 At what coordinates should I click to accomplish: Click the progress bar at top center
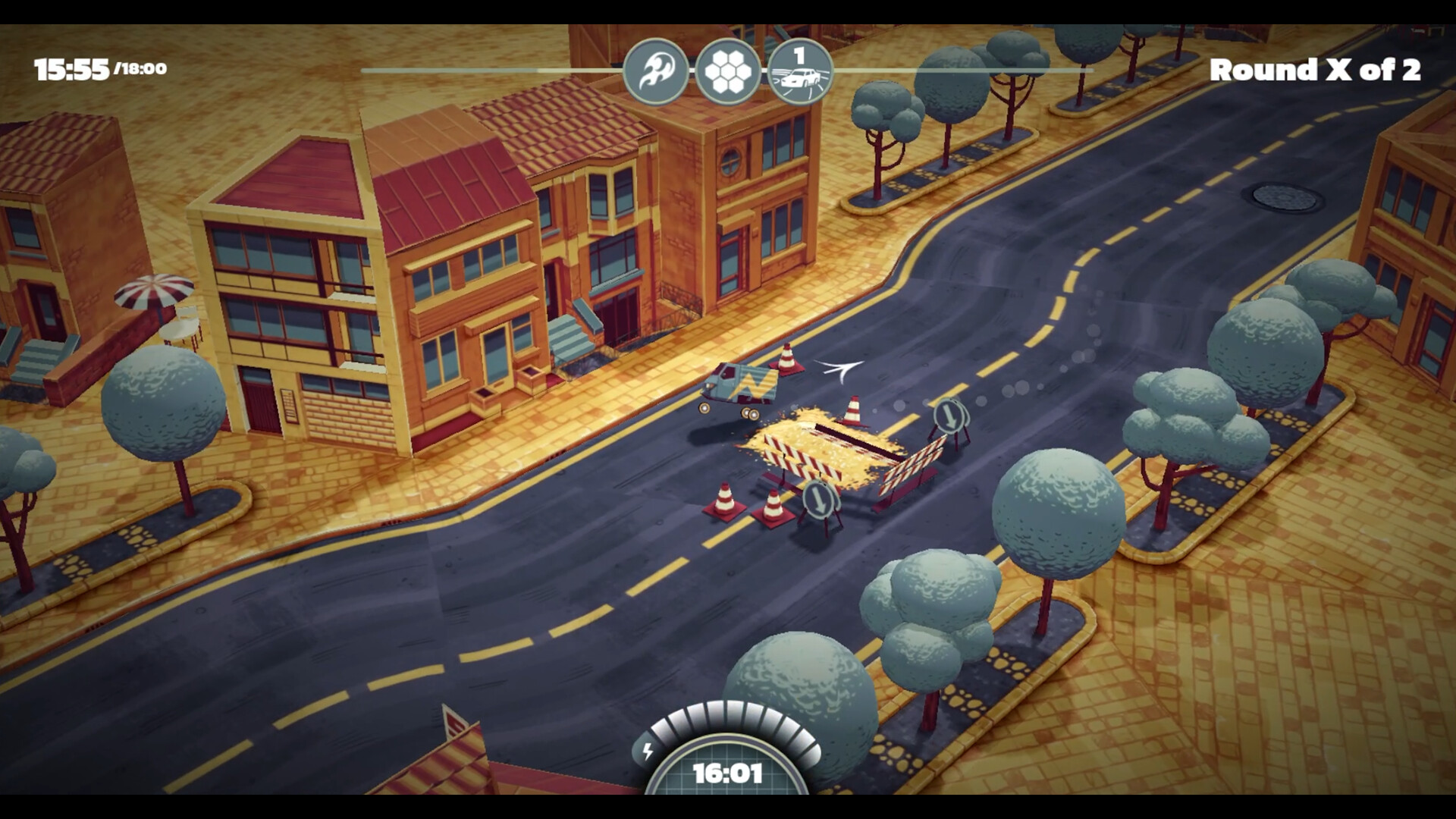pyautogui.click(x=948, y=68)
